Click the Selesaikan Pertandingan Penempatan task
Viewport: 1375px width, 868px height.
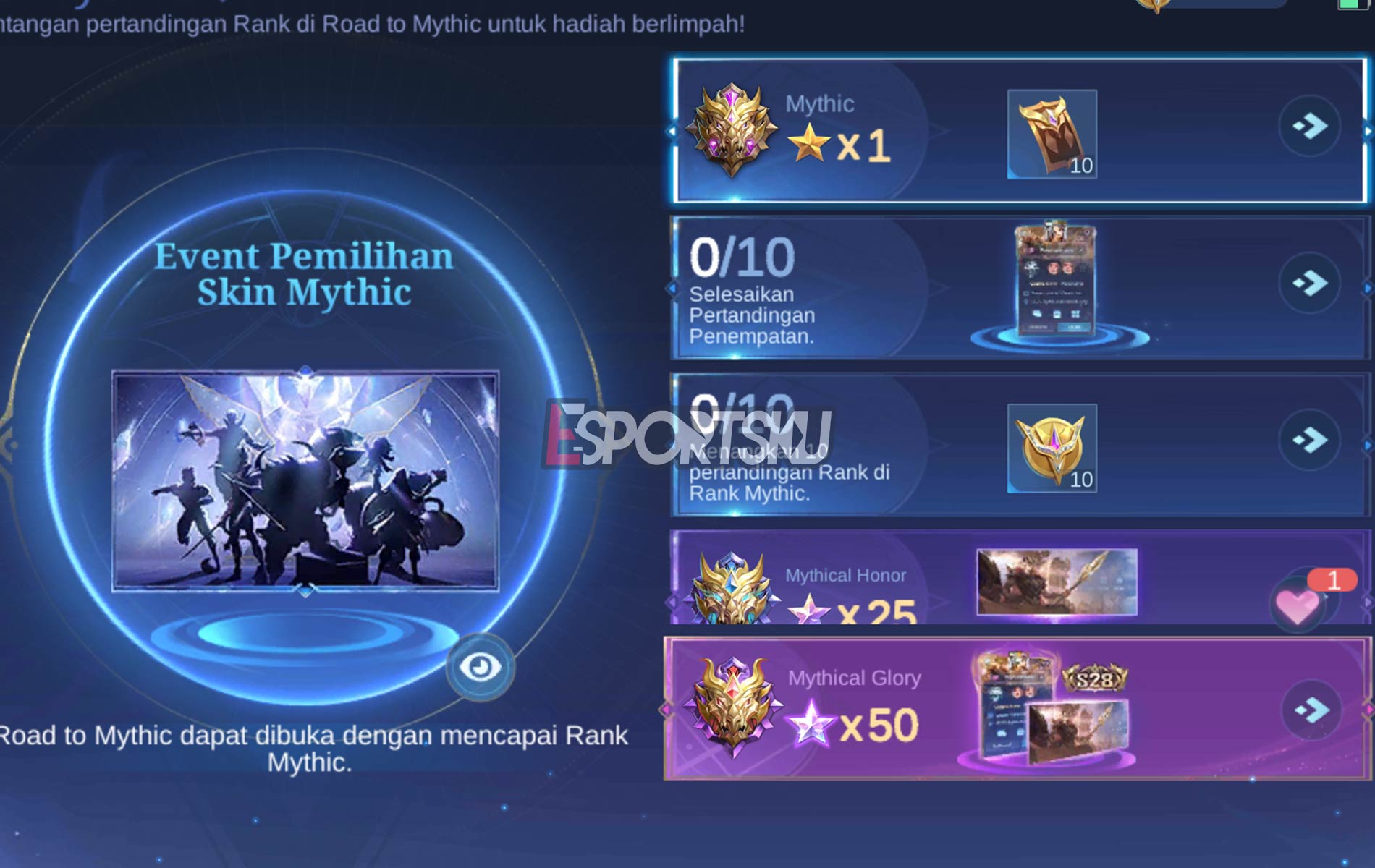coord(753,315)
